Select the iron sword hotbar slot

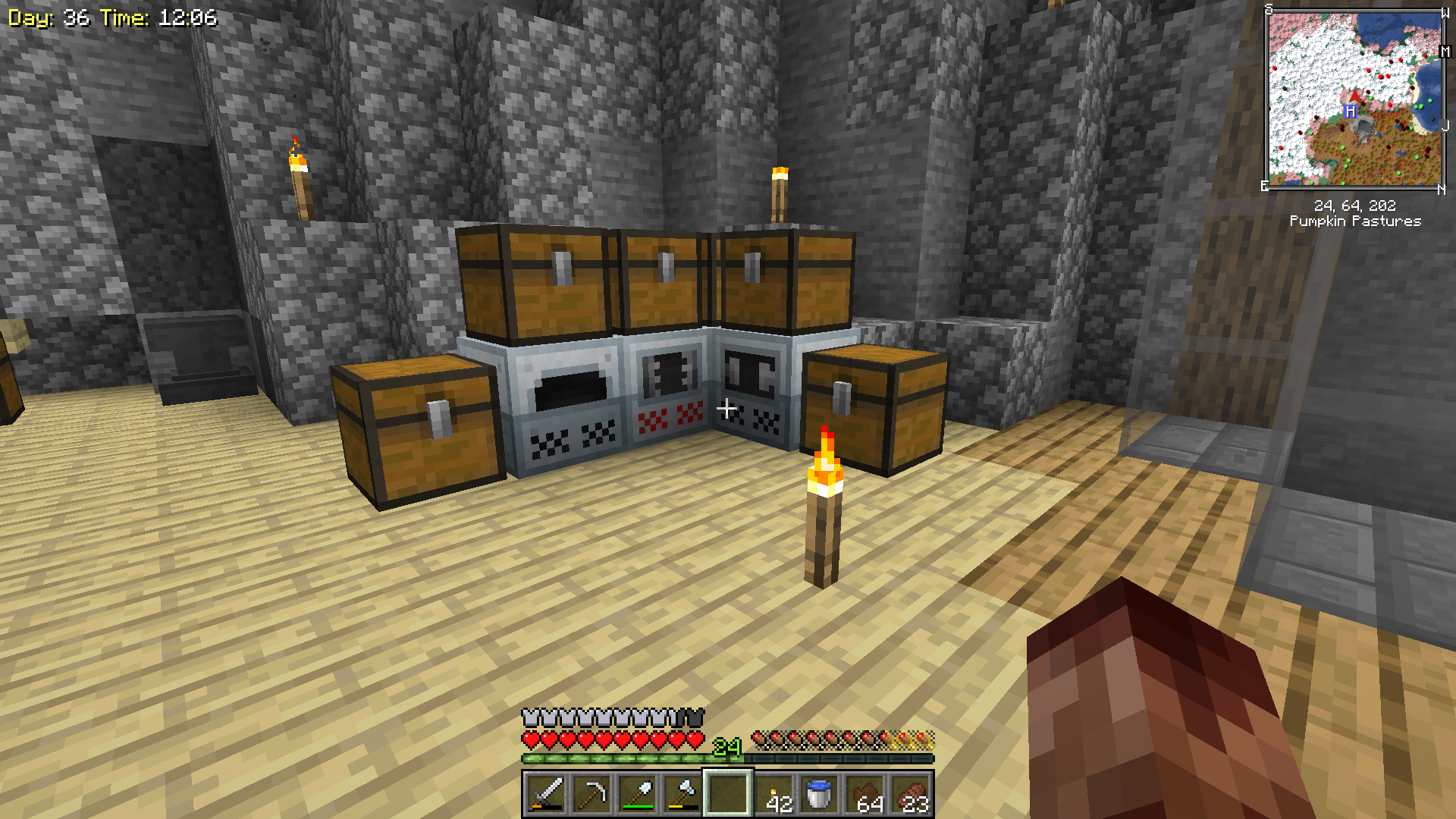pyautogui.click(x=546, y=794)
